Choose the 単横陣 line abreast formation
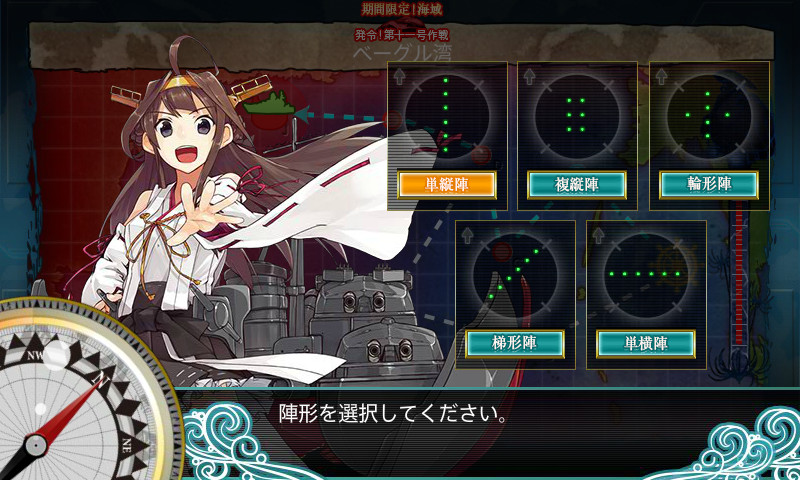Screen dimensions: 800x480 point(646,343)
